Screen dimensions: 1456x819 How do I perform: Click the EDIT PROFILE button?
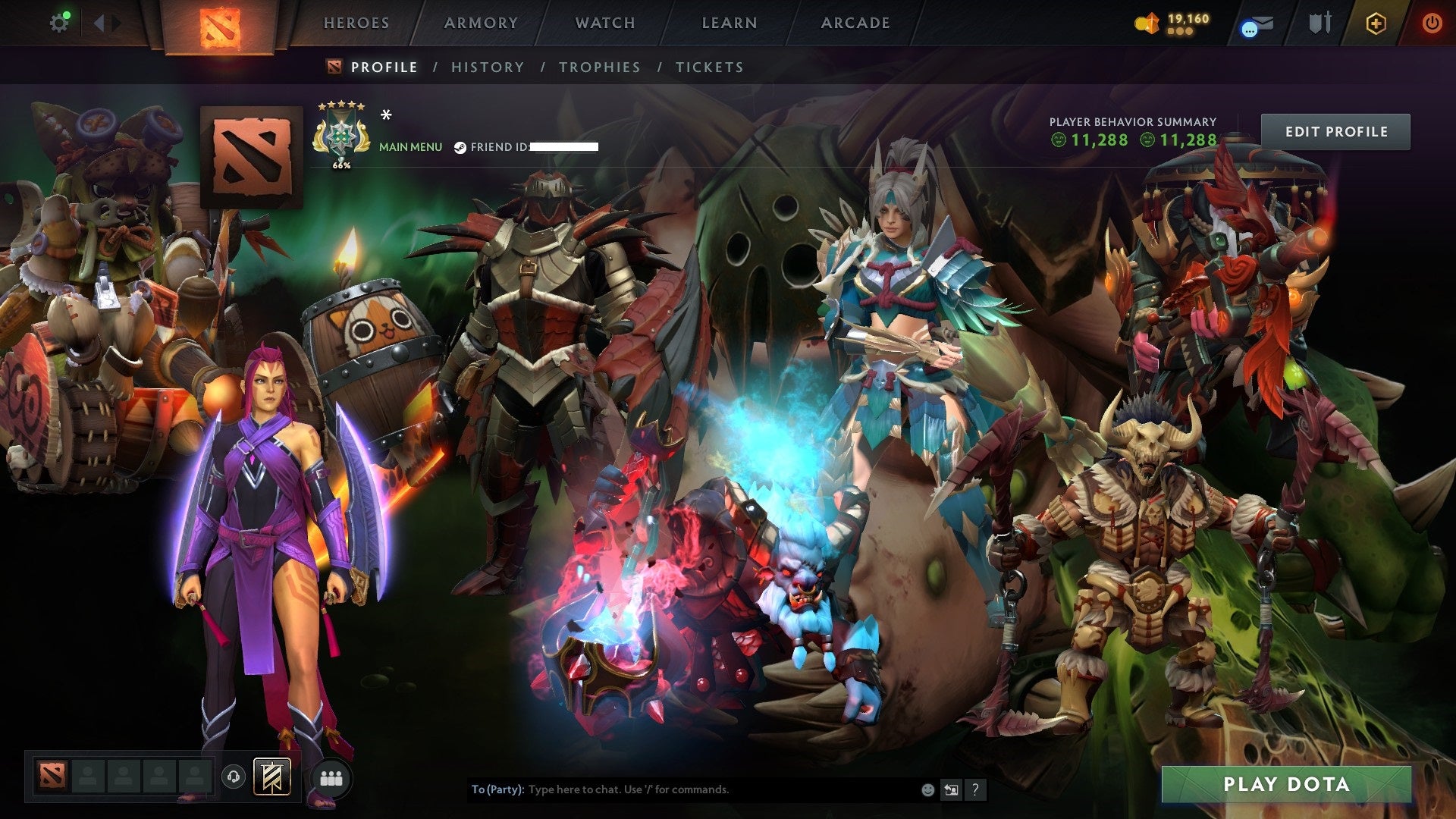point(1335,130)
